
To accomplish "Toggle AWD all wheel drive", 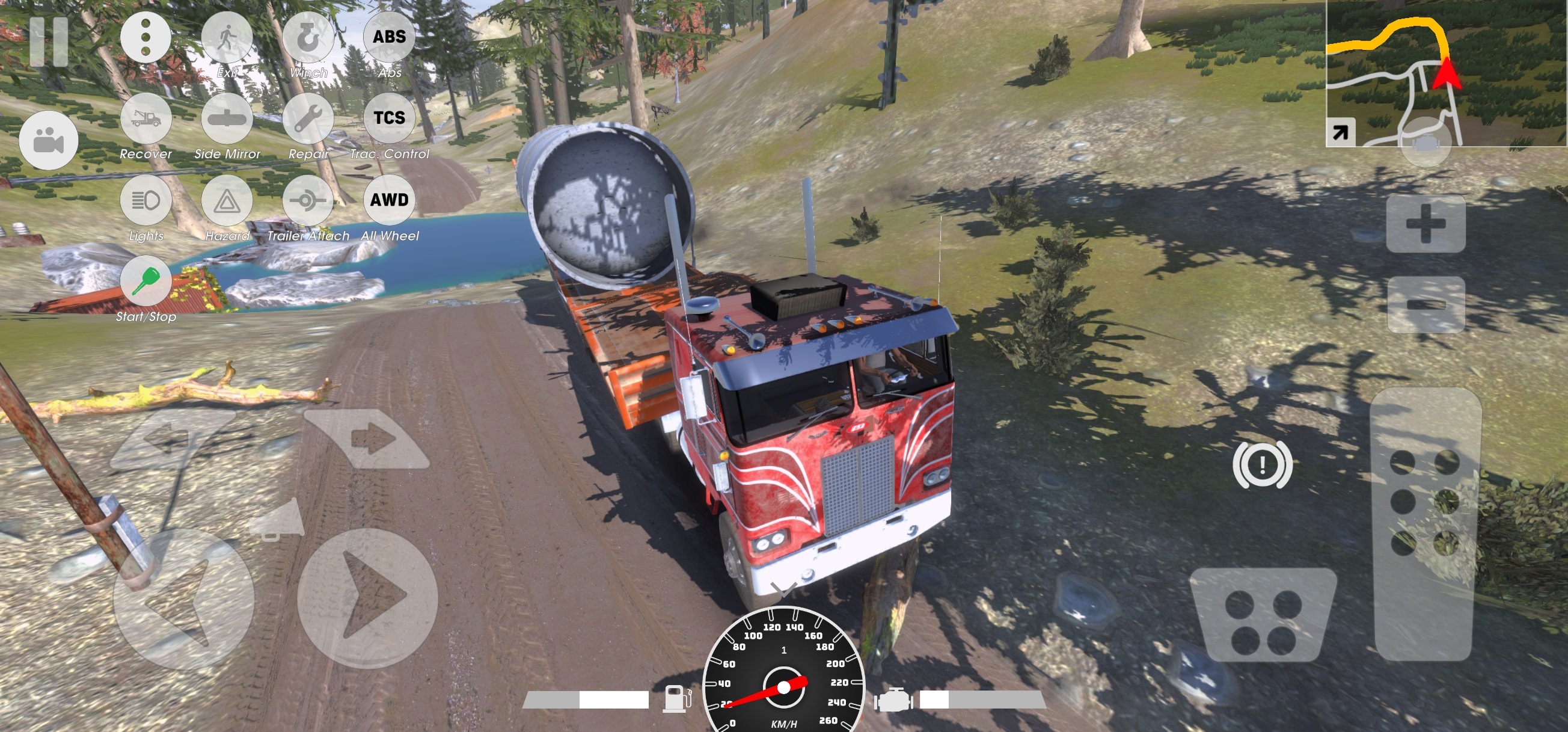I will [x=389, y=200].
